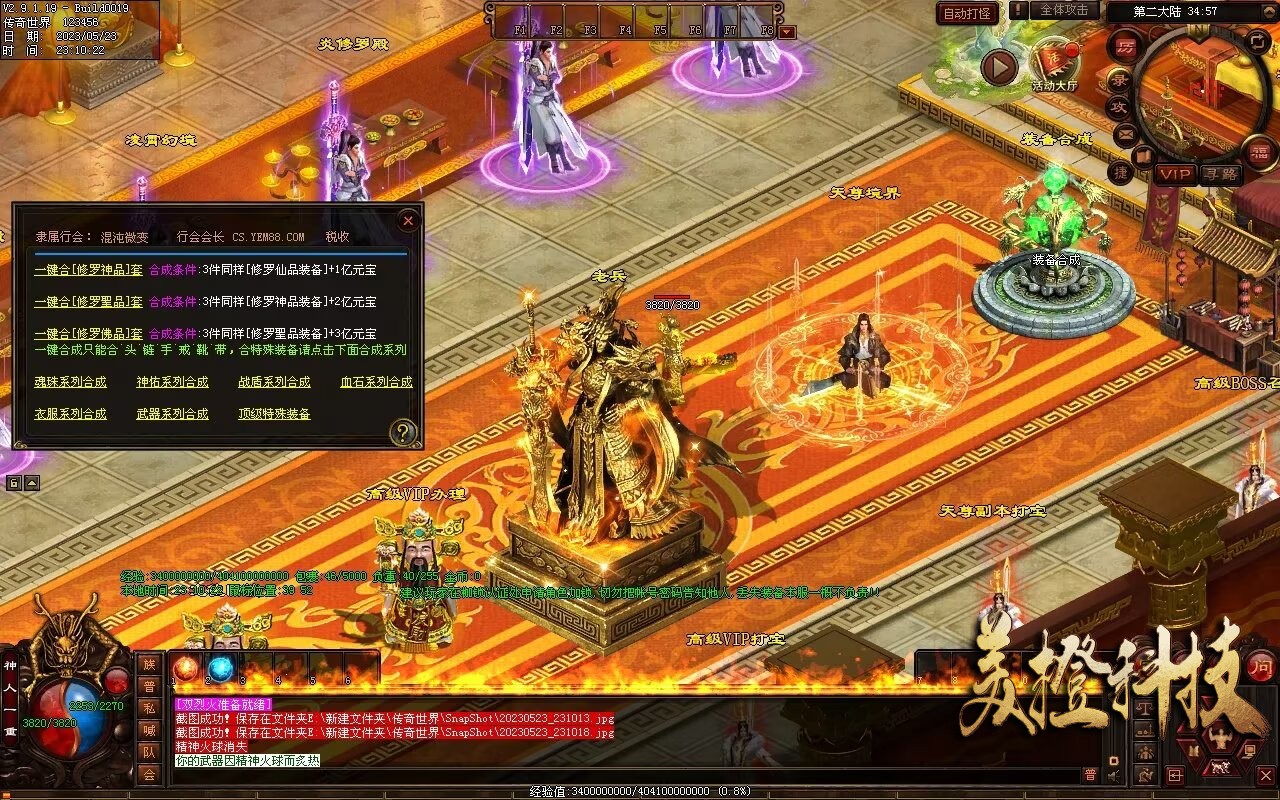
Task: Click the question mark help button
Action: pyautogui.click(x=402, y=432)
